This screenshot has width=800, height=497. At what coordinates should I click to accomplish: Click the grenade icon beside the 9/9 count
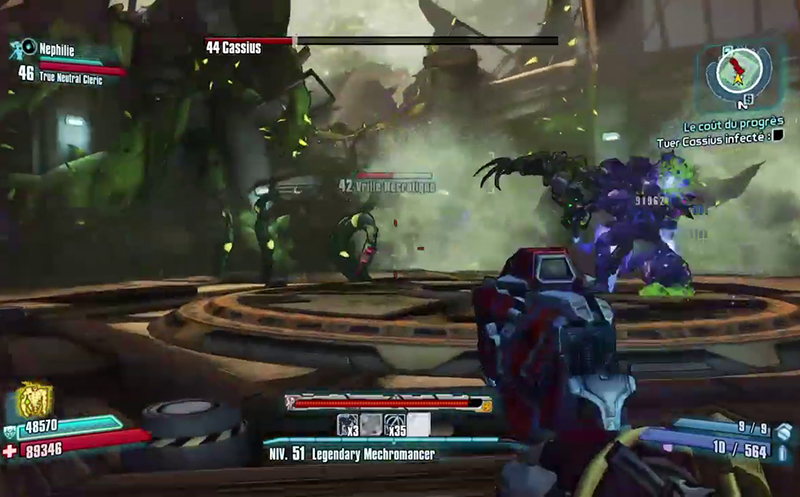click(x=782, y=432)
